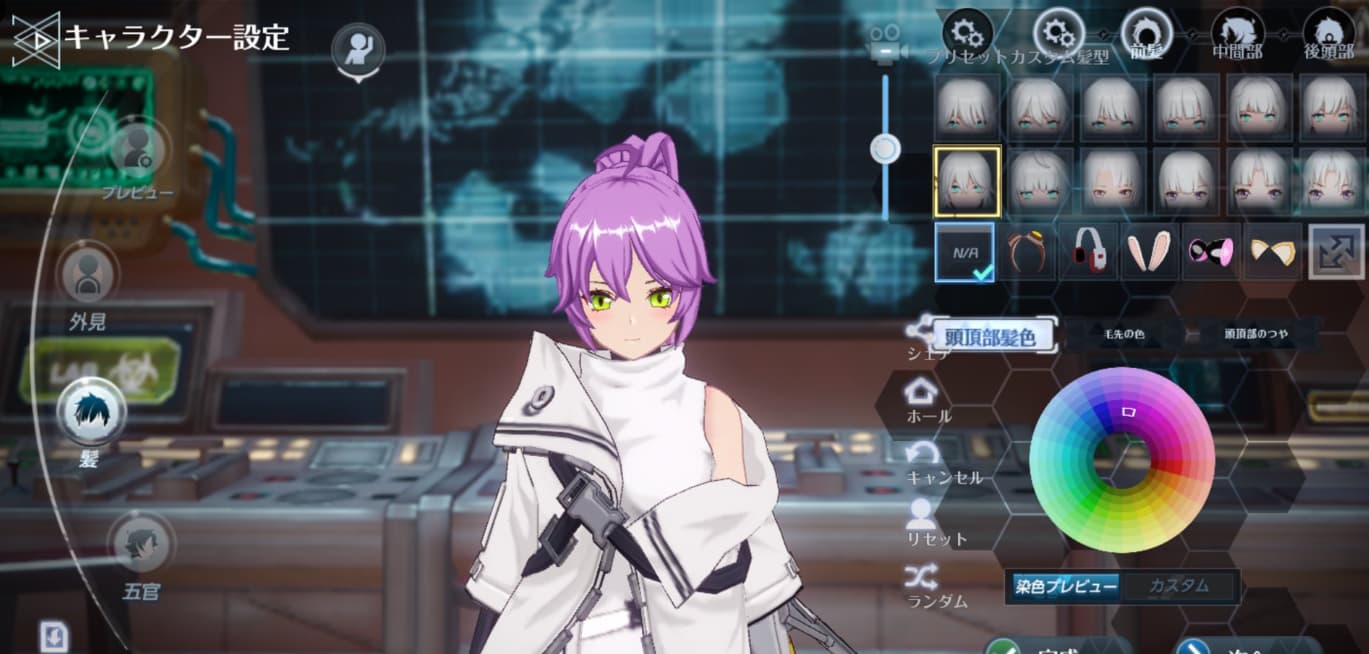This screenshot has height=654, width=1369.
Task: Choose the yellow-highlighted bangs hairstyle thumbnail
Action: click(x=966, y=181)
